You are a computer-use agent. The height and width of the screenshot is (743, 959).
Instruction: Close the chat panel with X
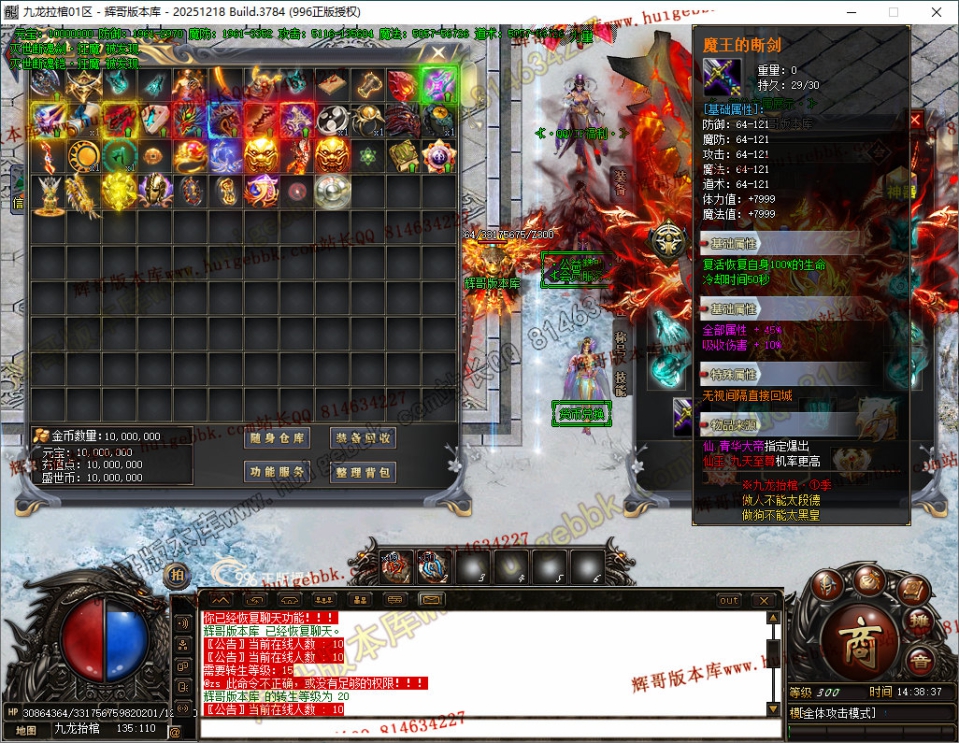(x=765, y=600)
